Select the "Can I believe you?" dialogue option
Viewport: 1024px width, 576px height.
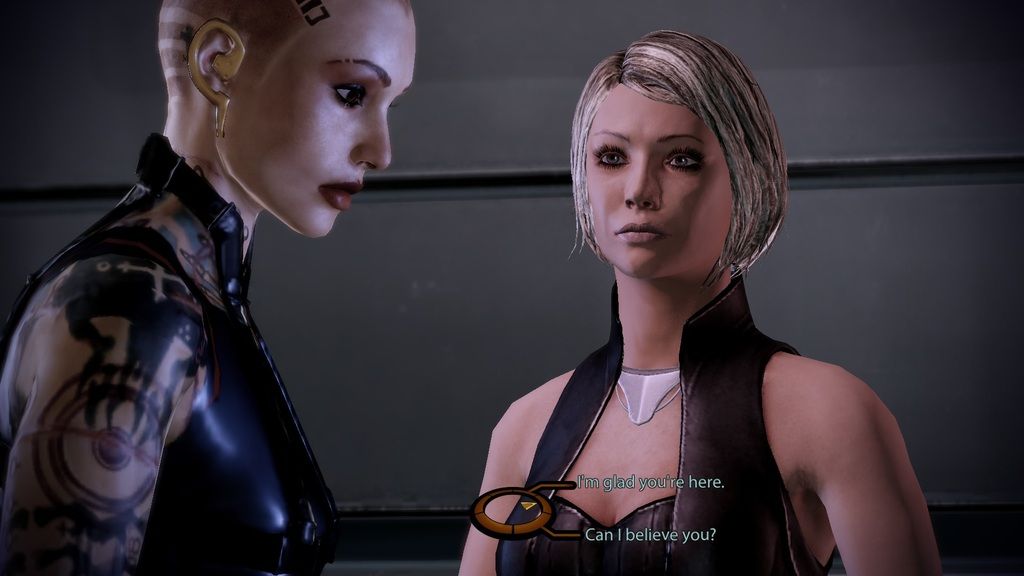[650, 534]
